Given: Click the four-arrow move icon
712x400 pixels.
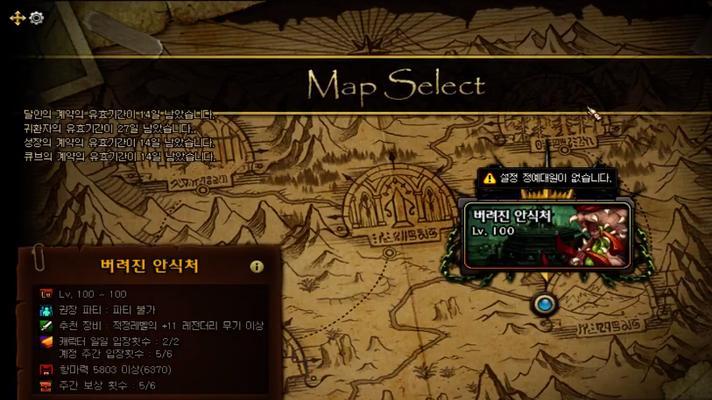Looking at the screenshot, I should pos(19,18).
